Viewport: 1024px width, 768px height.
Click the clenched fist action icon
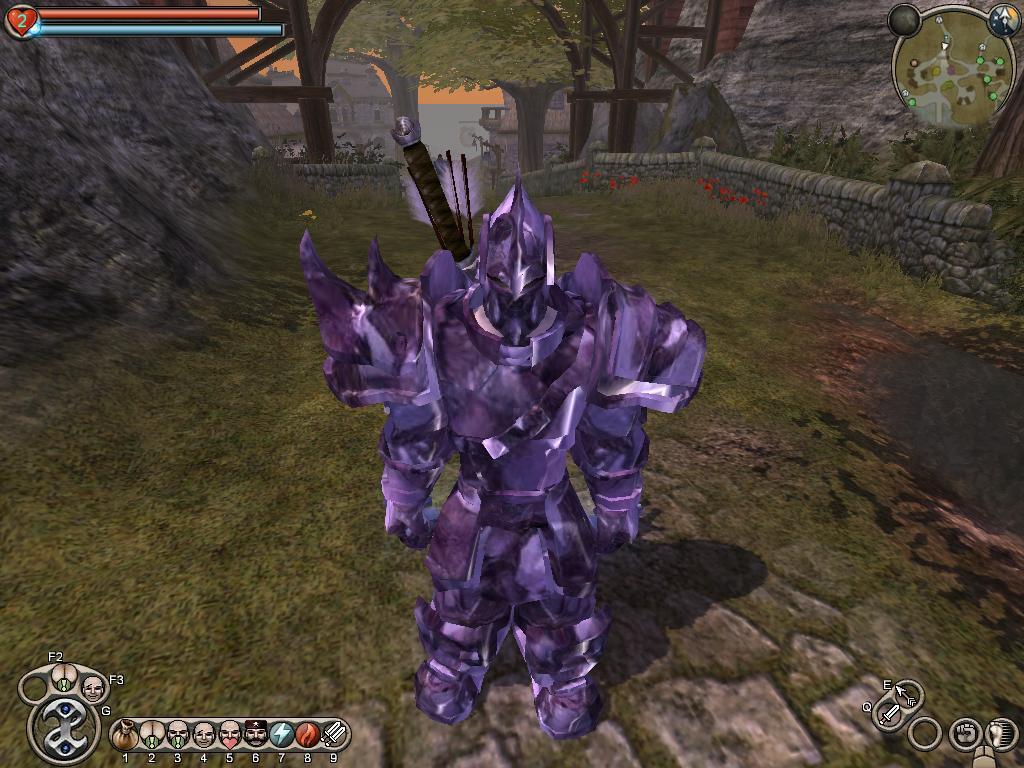tap(964, 734)
